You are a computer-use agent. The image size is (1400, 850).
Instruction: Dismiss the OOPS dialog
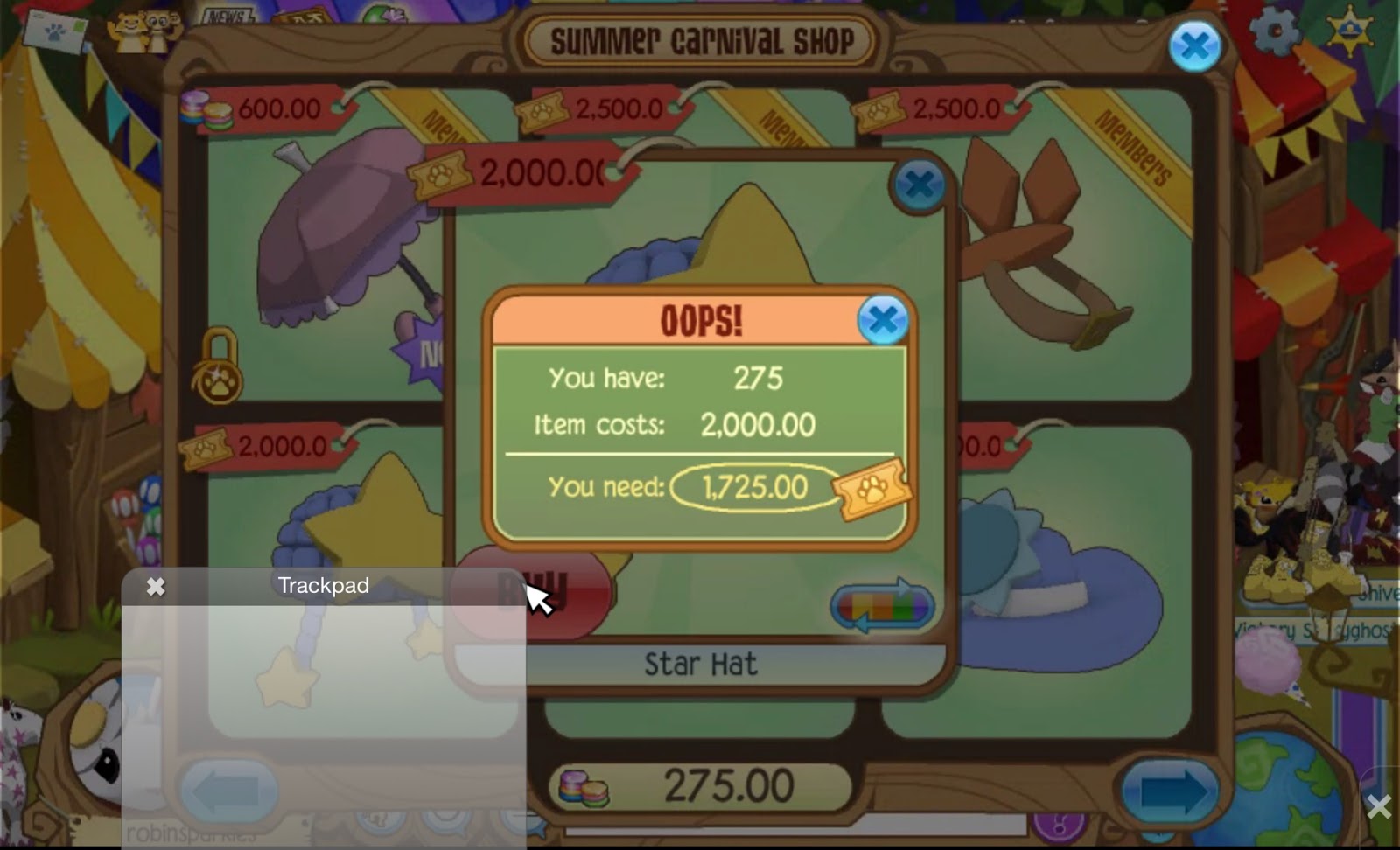884,320
